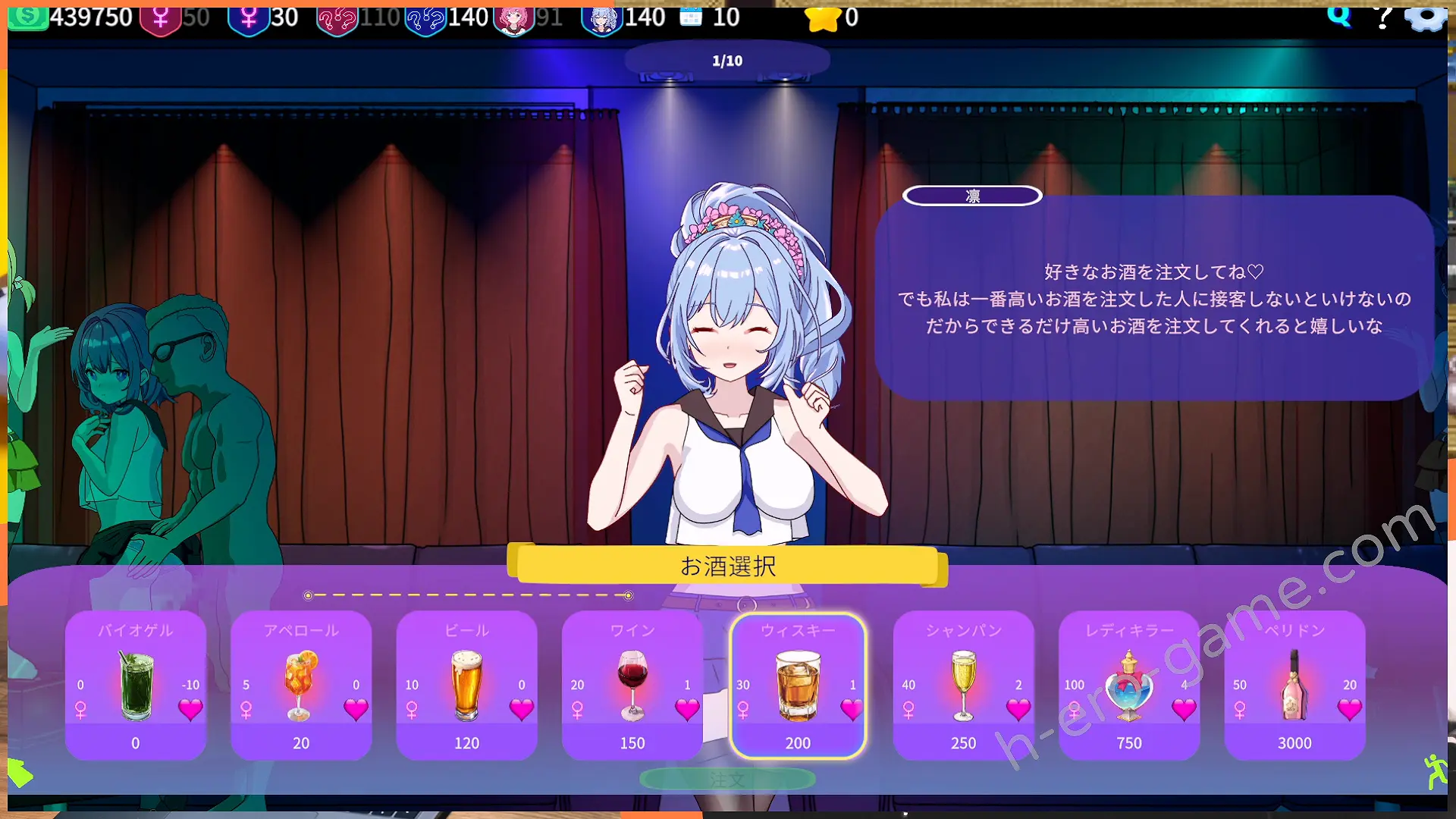Click the green arrow icon bottom-left
Screen dimensions: 1456x819
click(x=20, y=773)
